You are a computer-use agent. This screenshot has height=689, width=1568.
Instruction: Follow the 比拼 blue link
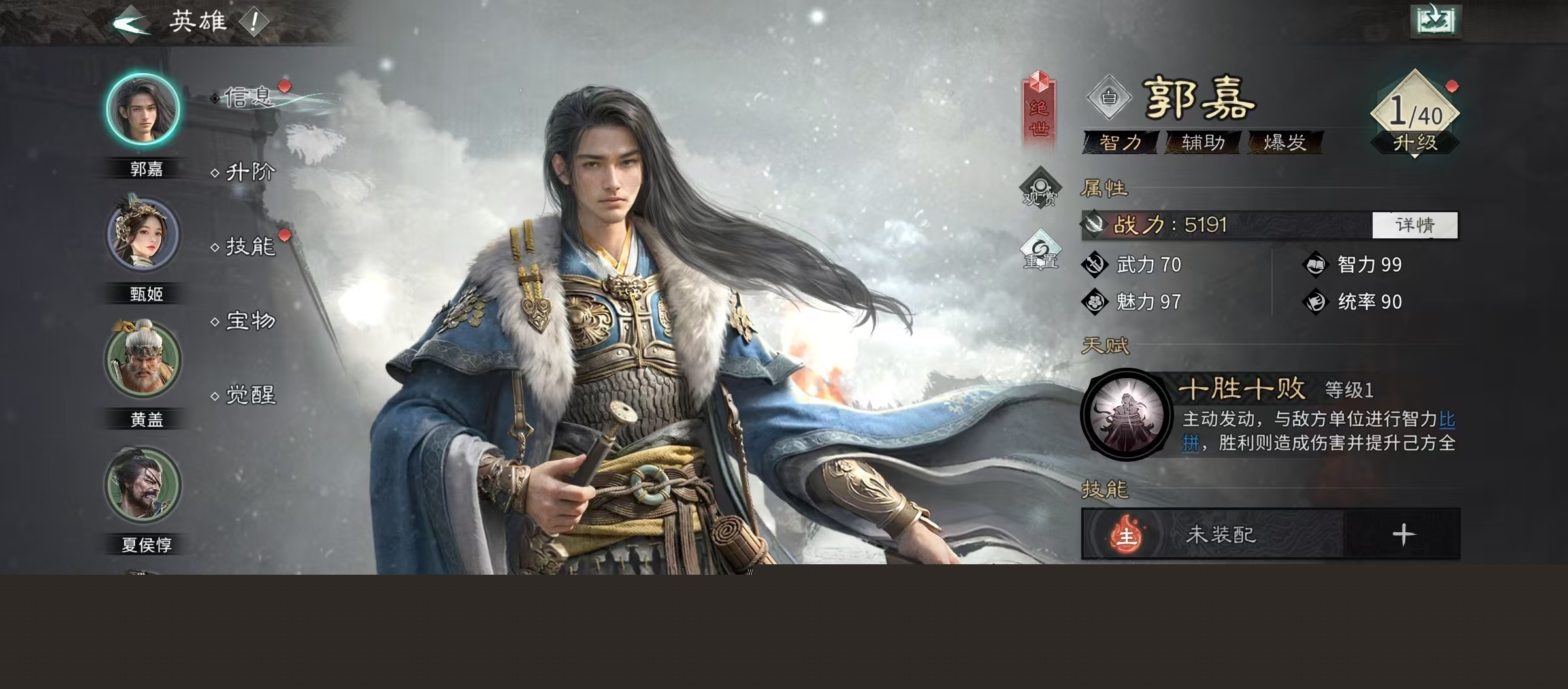pos(1446,419)
